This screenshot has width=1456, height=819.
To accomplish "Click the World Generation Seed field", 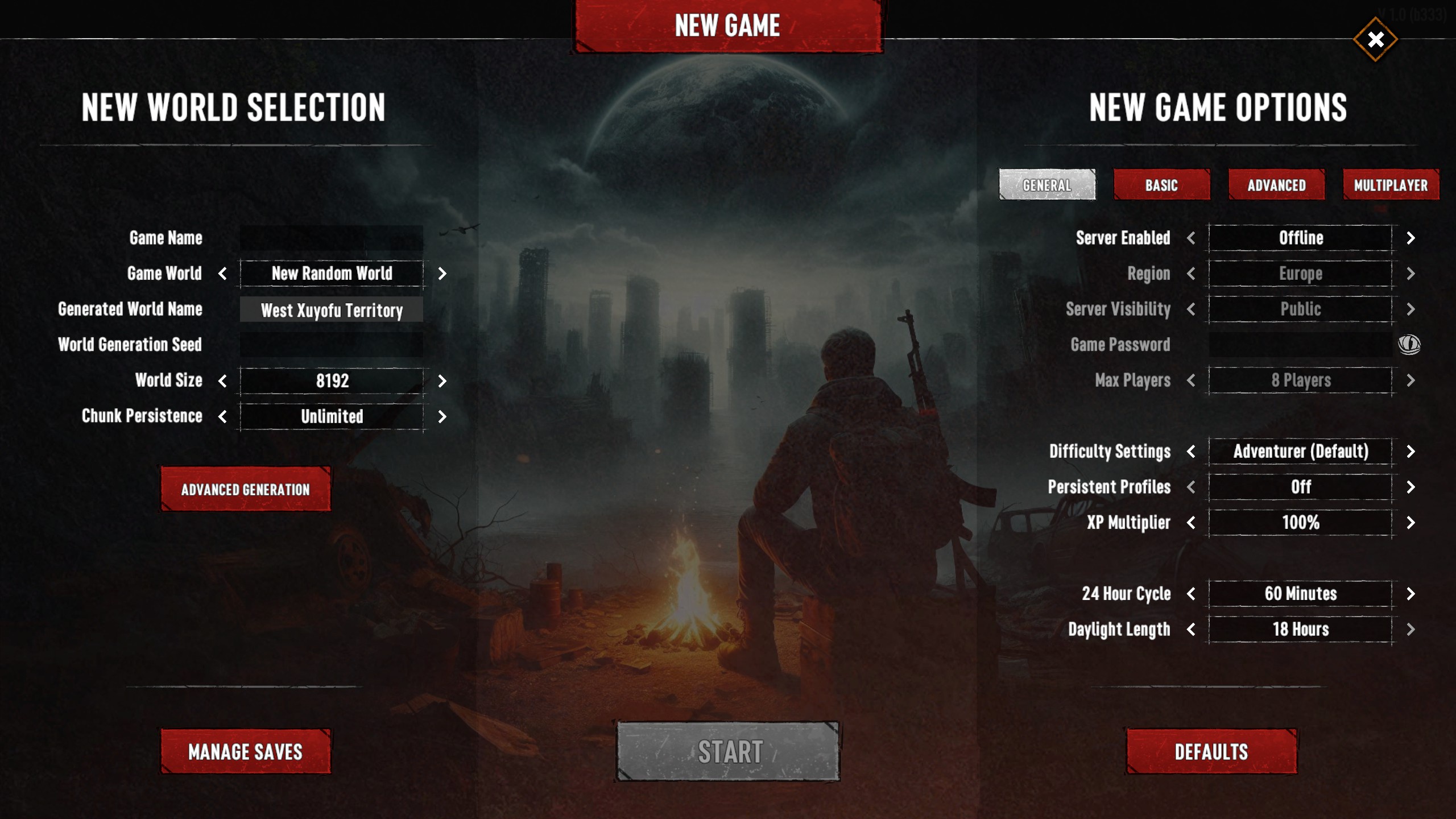I will [332, 345].
